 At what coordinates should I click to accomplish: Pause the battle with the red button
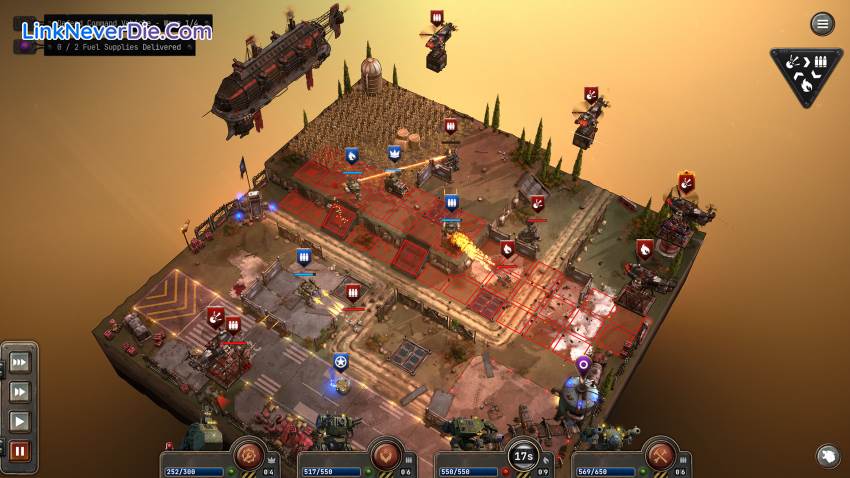pyautogui.click(x=20, y=451)
